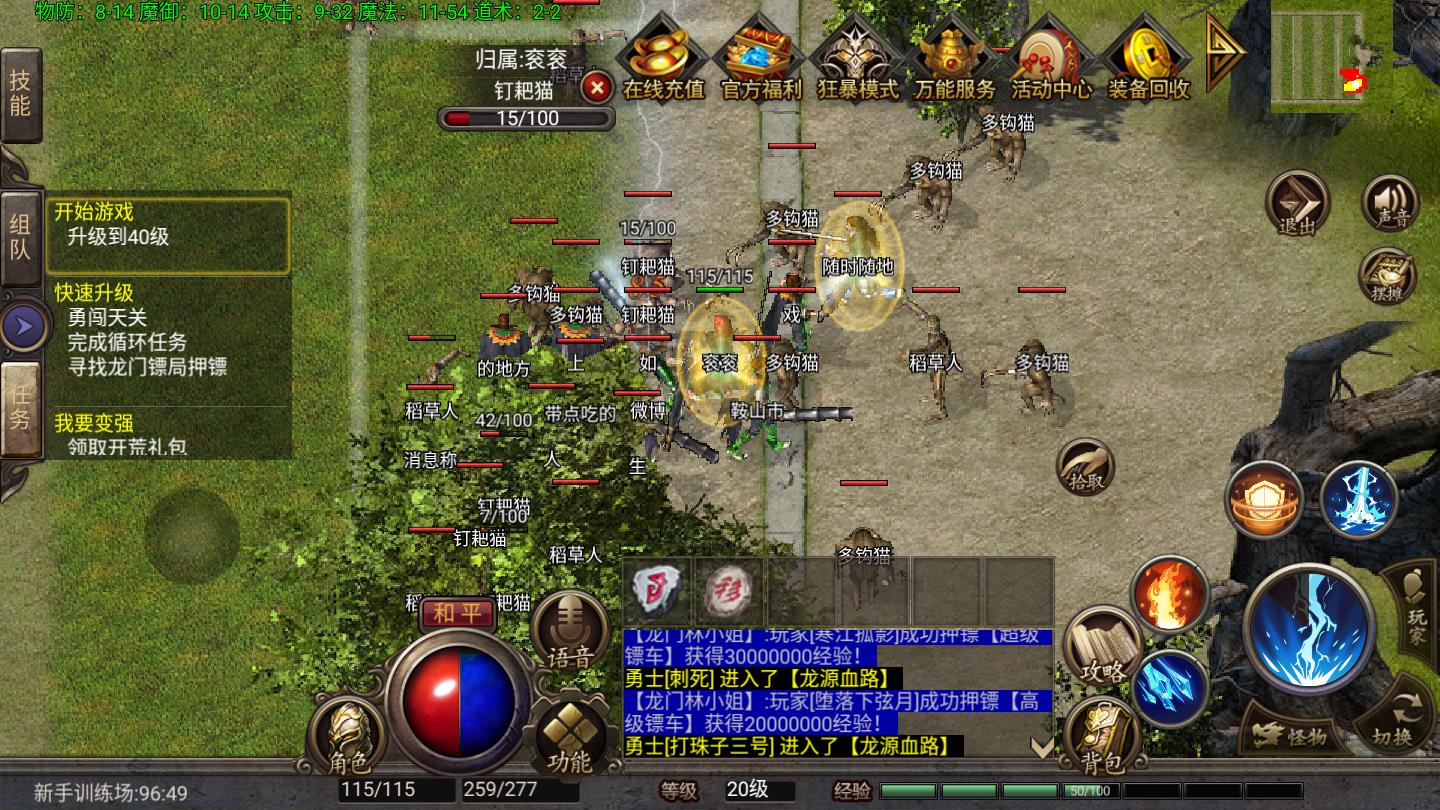Open the minimap
This screenshot has height=810, width=1440.
coord(1330,55)
